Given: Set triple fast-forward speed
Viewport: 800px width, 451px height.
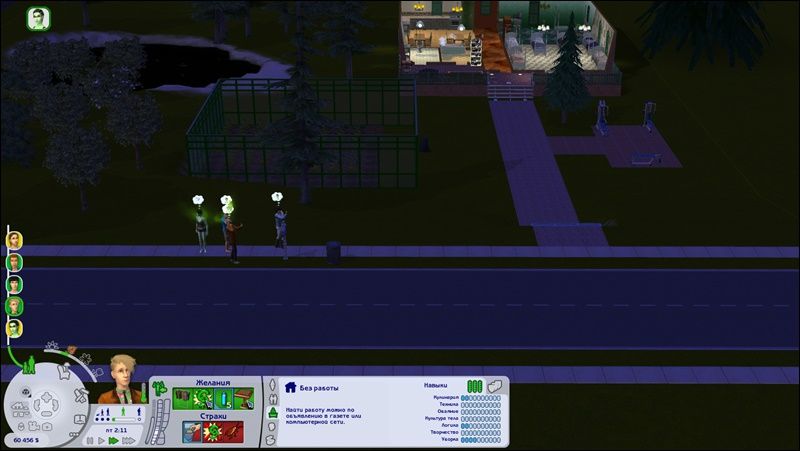Looking at the screenshot, I should (126, 440).
